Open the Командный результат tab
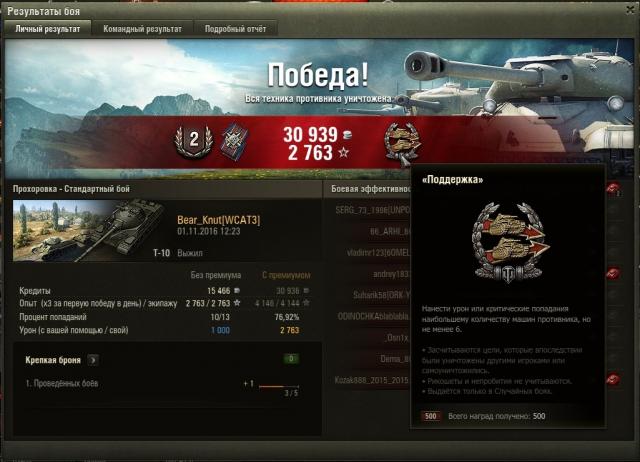The height and width of the screenshot is (462, 640). click(x=143, y=29)
